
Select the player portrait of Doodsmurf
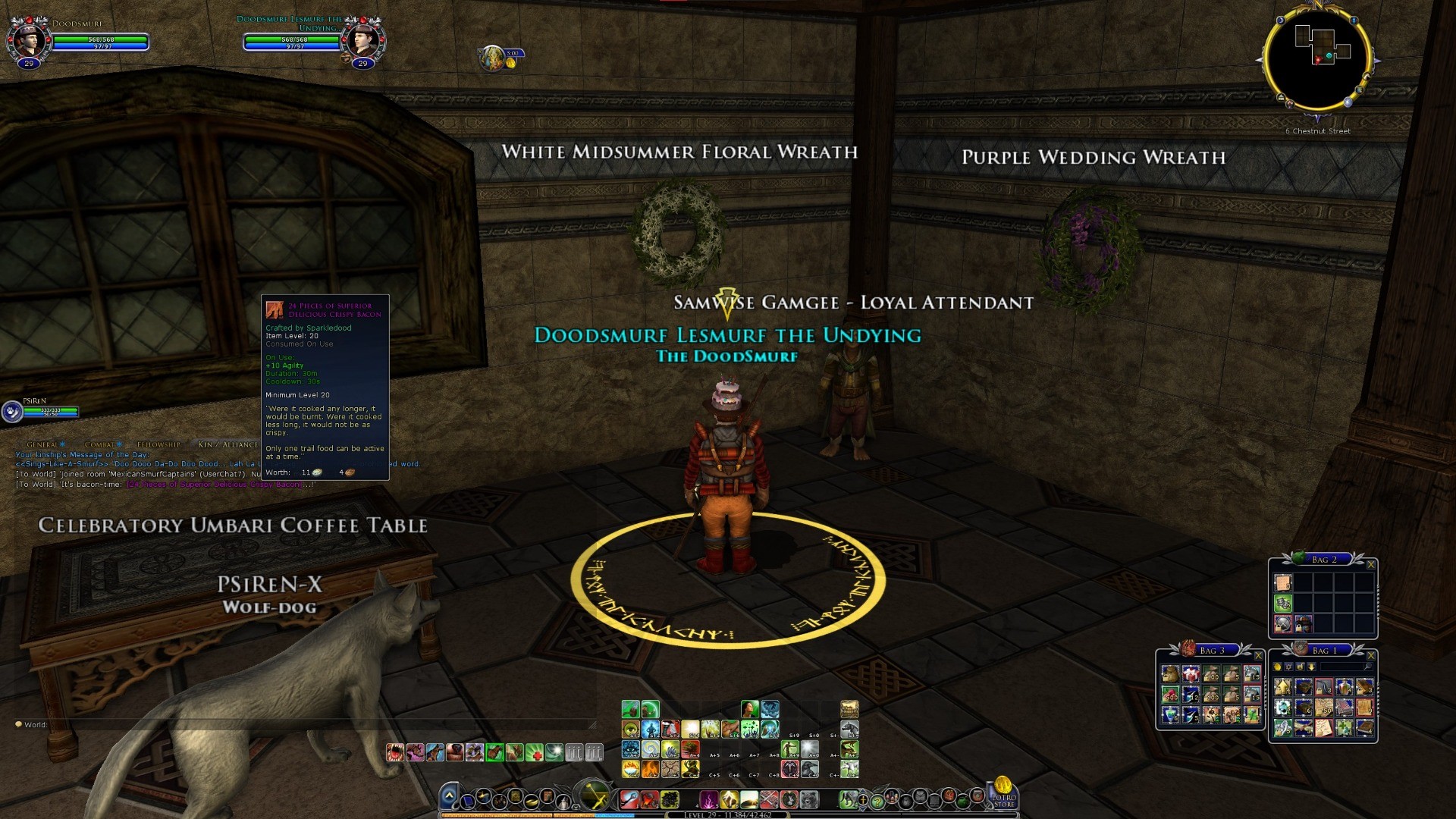click(29, 40)
